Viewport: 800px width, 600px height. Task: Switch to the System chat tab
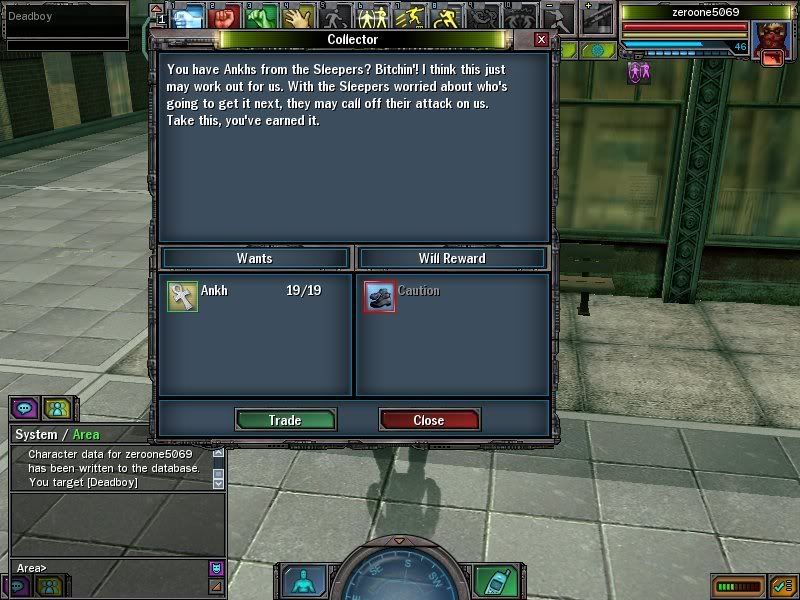click(x=36, y=435)
